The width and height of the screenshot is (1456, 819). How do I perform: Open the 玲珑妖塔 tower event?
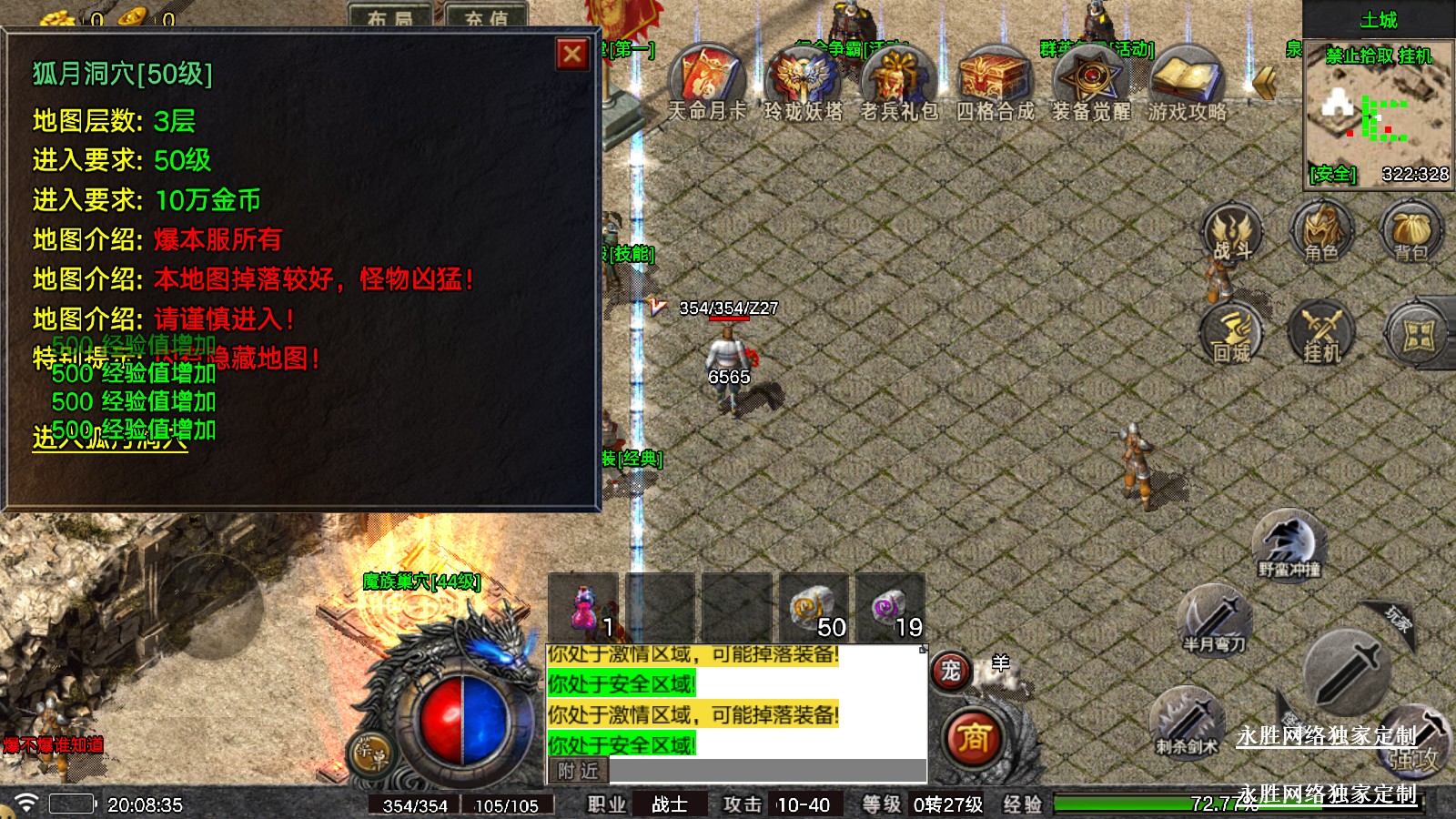(803, 77)
